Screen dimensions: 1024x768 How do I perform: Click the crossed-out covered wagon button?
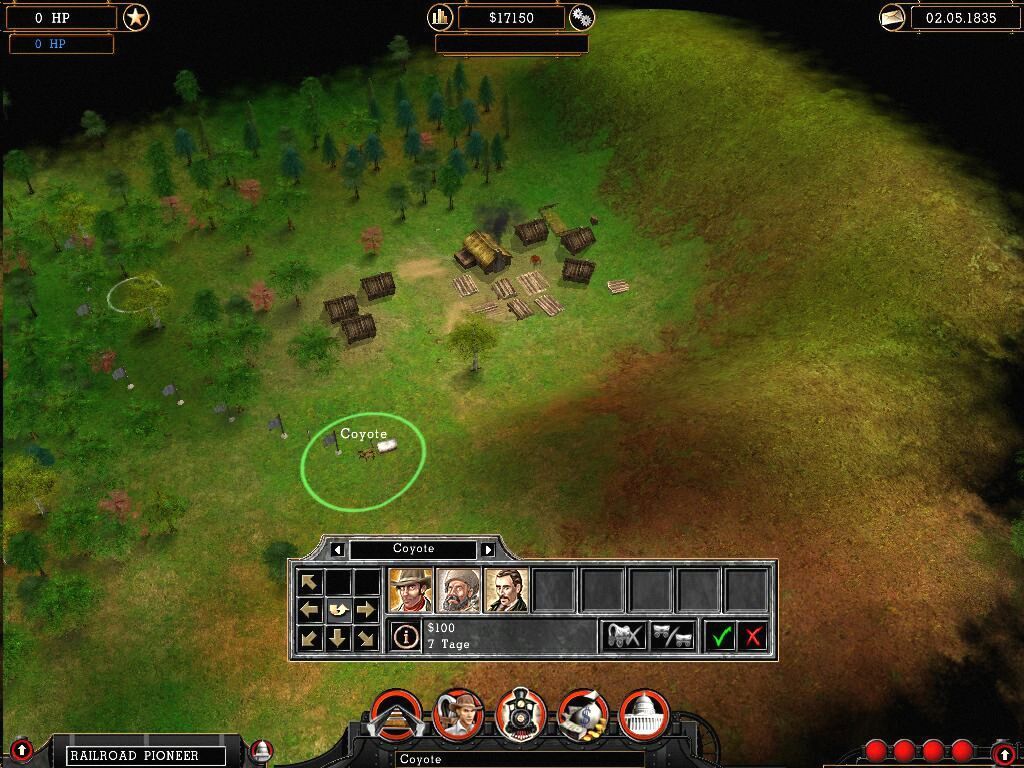point(624,636)
